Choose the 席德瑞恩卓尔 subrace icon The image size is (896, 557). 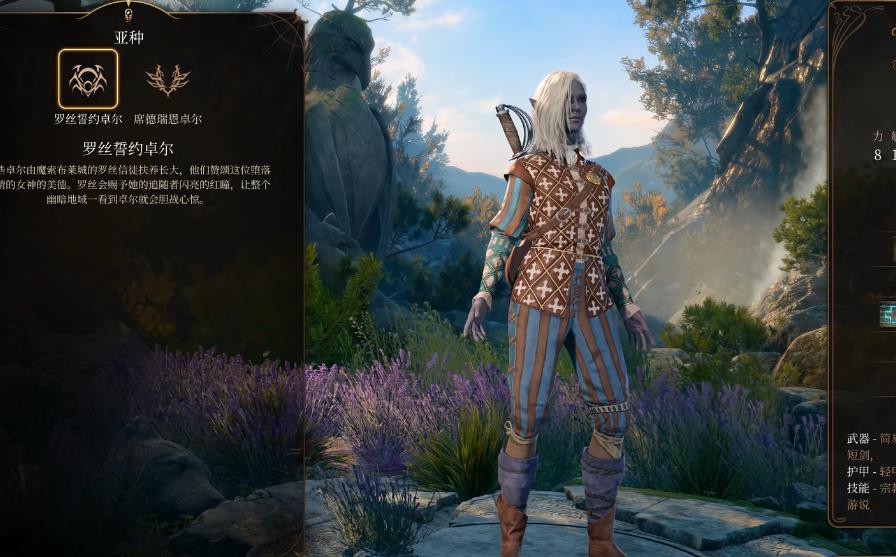(x=167, y=80)
